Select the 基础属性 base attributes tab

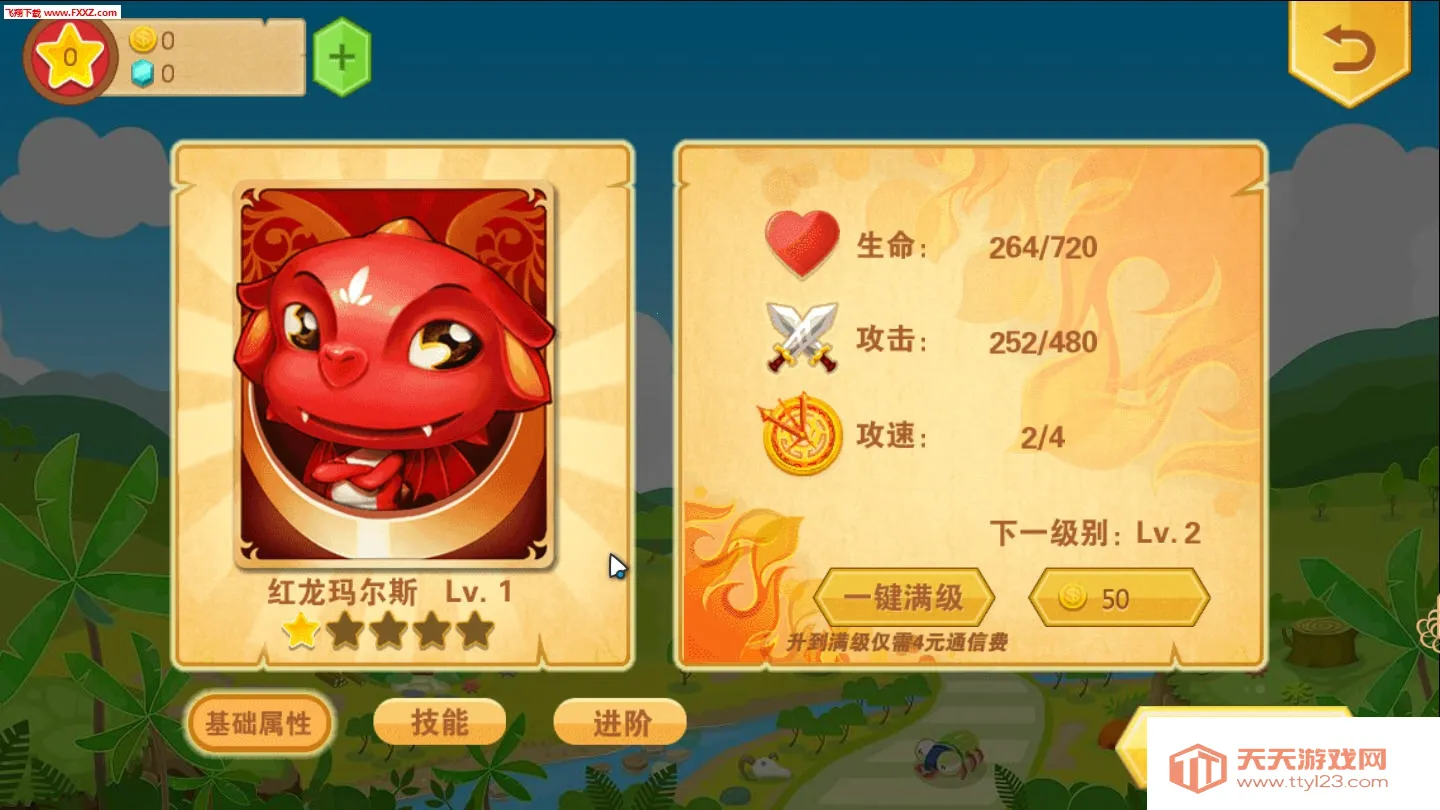click(x=260, y=722)
